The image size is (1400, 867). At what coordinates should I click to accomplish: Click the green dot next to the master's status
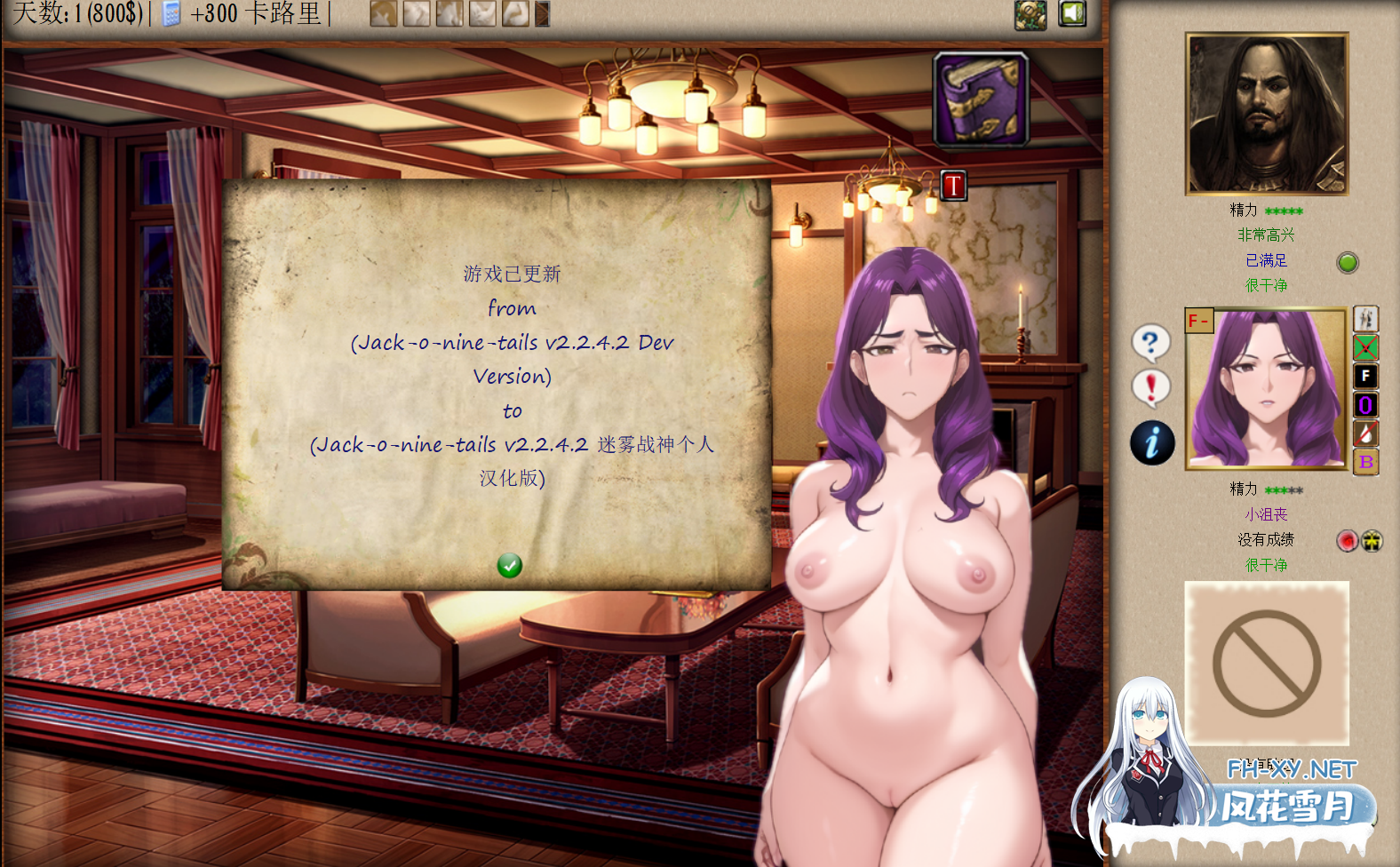1348,262
